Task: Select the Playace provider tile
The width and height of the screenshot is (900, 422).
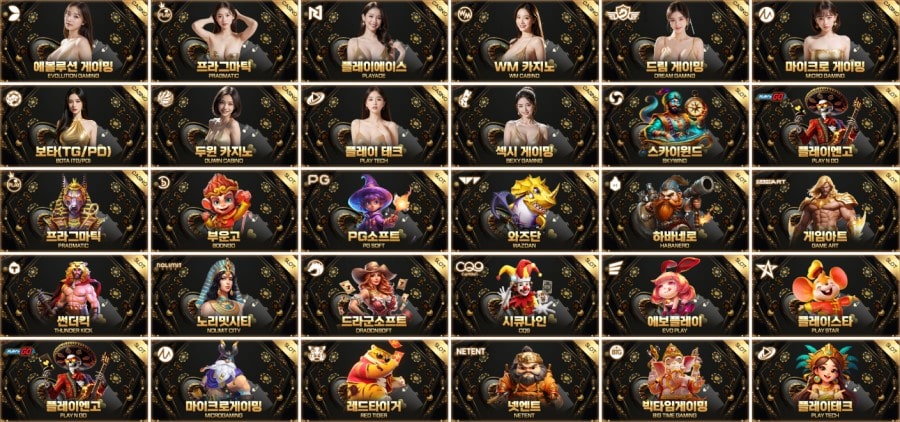Action: [375, 40]
